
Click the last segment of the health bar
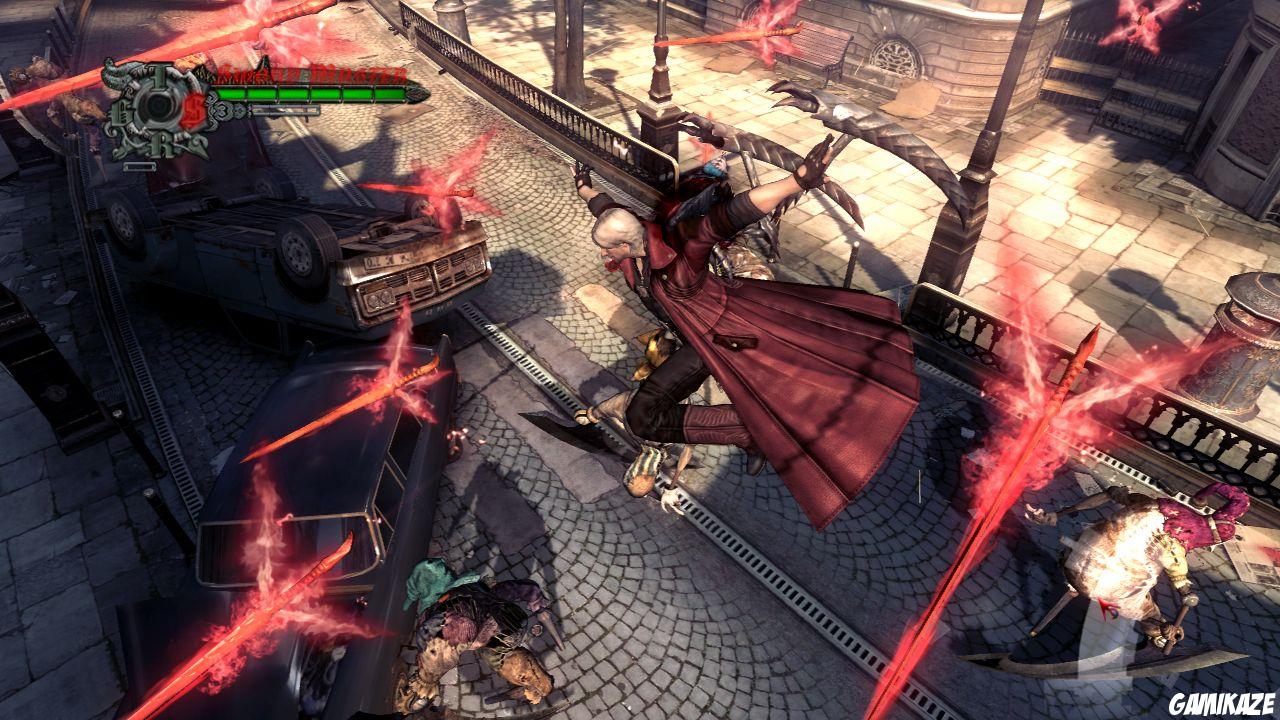click(x=390, y=94)
